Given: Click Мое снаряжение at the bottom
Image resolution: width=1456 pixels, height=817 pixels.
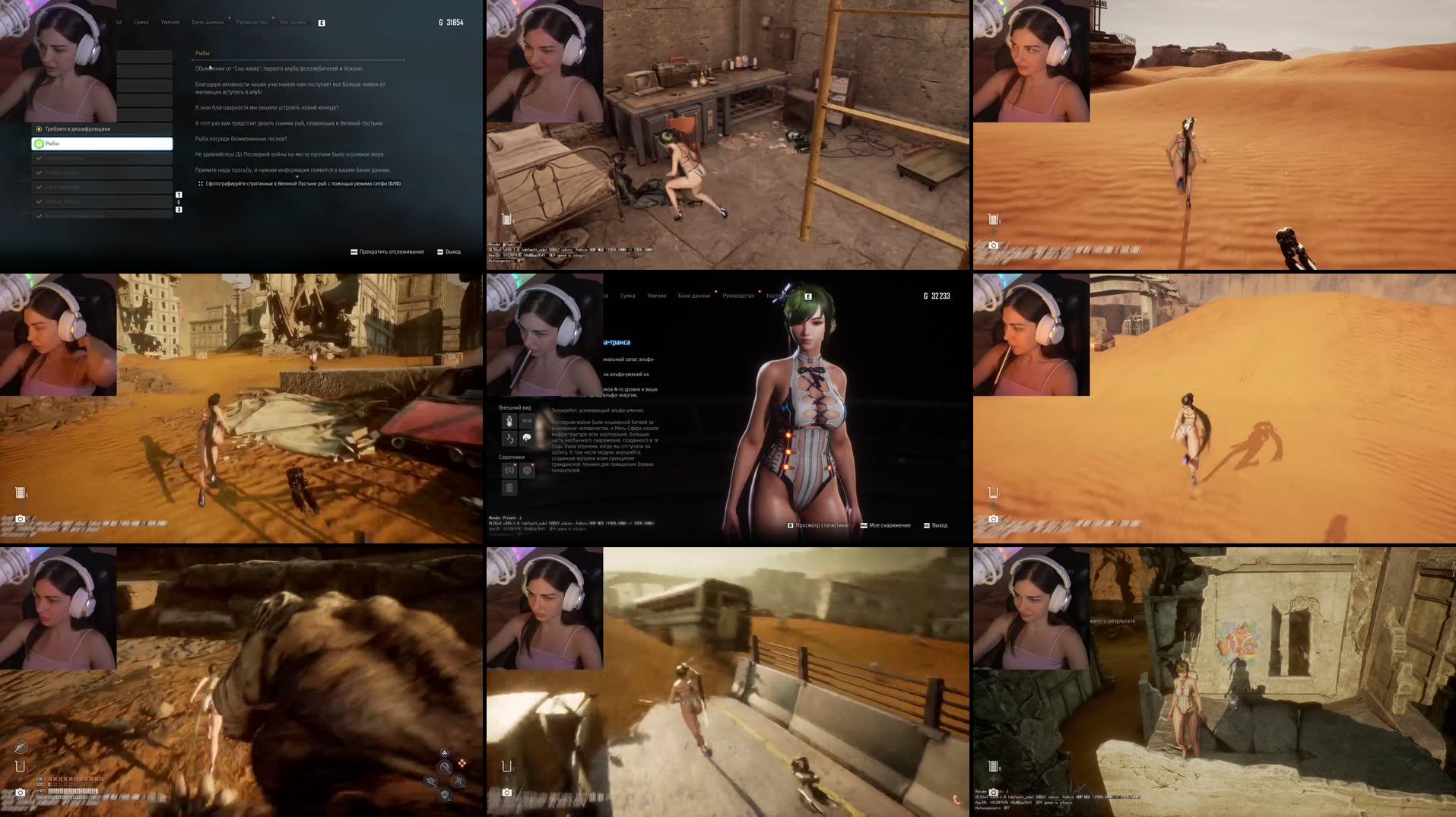Looking at the screenshot, I should coord(890,524).
